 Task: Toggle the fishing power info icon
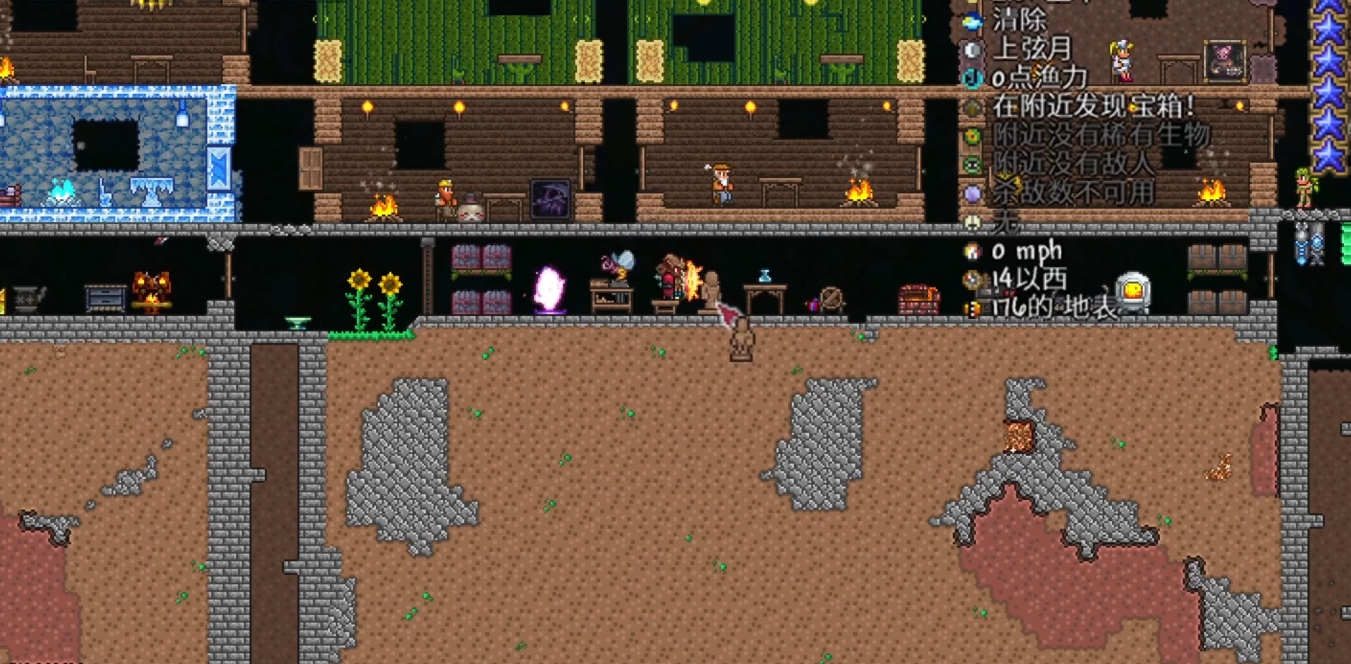(x=972, y=78)
